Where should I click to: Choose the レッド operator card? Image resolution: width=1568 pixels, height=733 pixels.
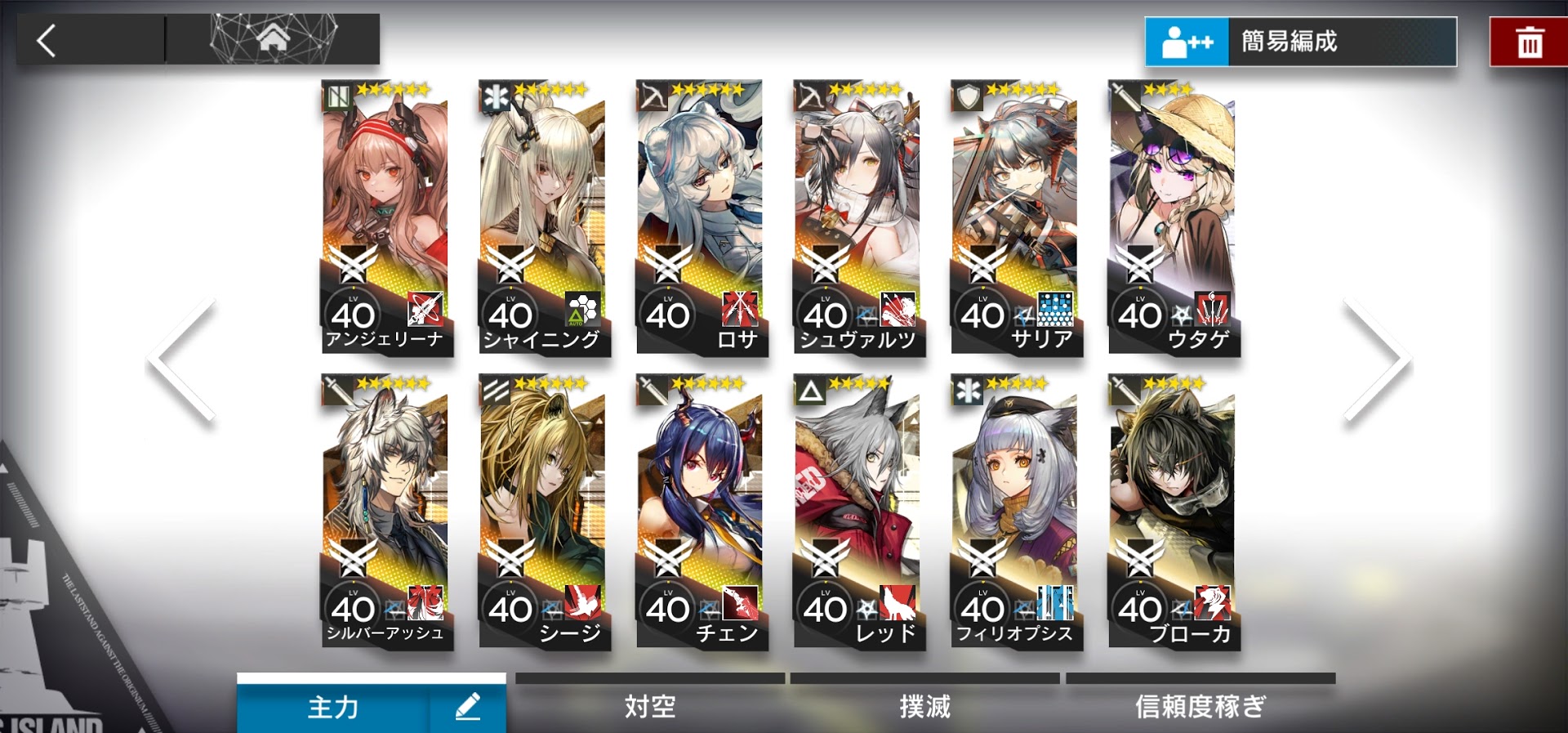(857, 512)
